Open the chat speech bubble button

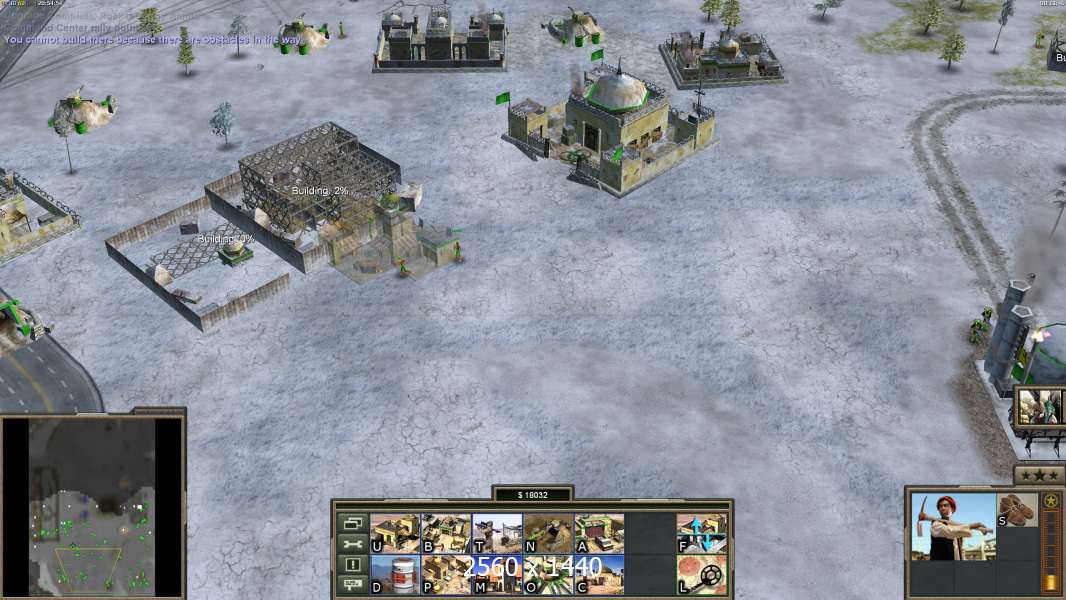coord(351,586)
